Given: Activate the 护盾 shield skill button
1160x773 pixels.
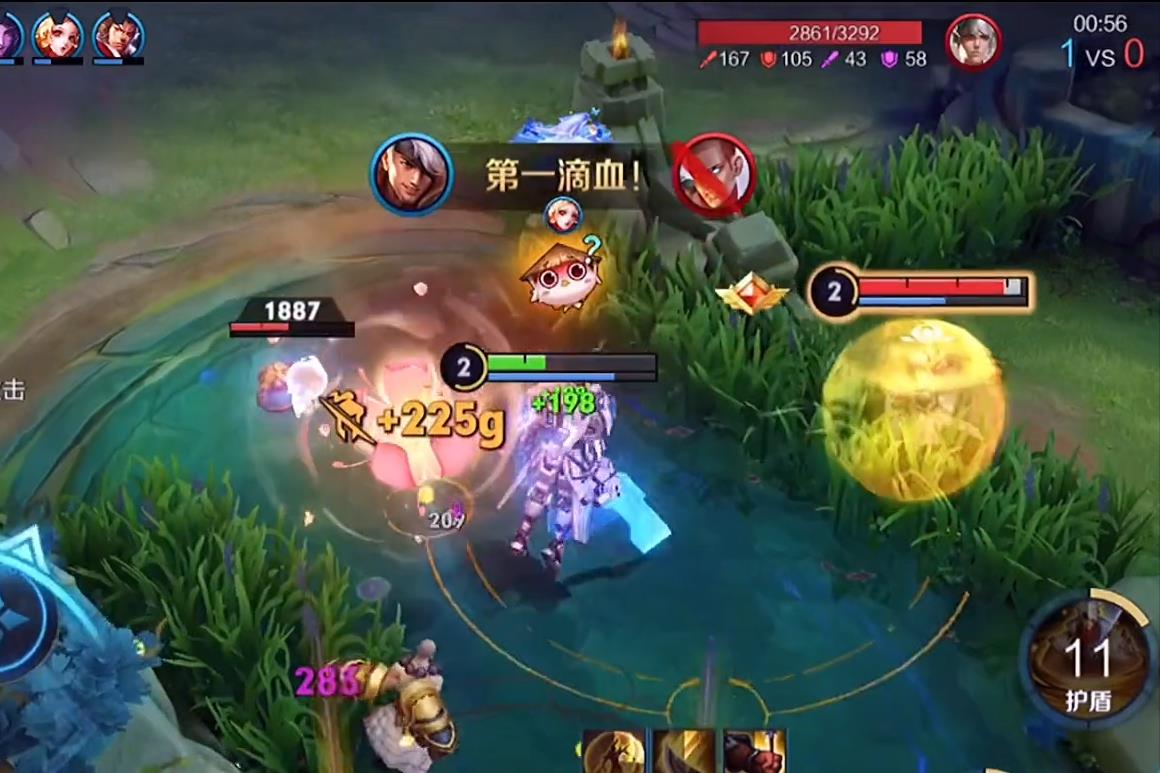Looking at the screenshot, I should click(x=1088, y=659).
